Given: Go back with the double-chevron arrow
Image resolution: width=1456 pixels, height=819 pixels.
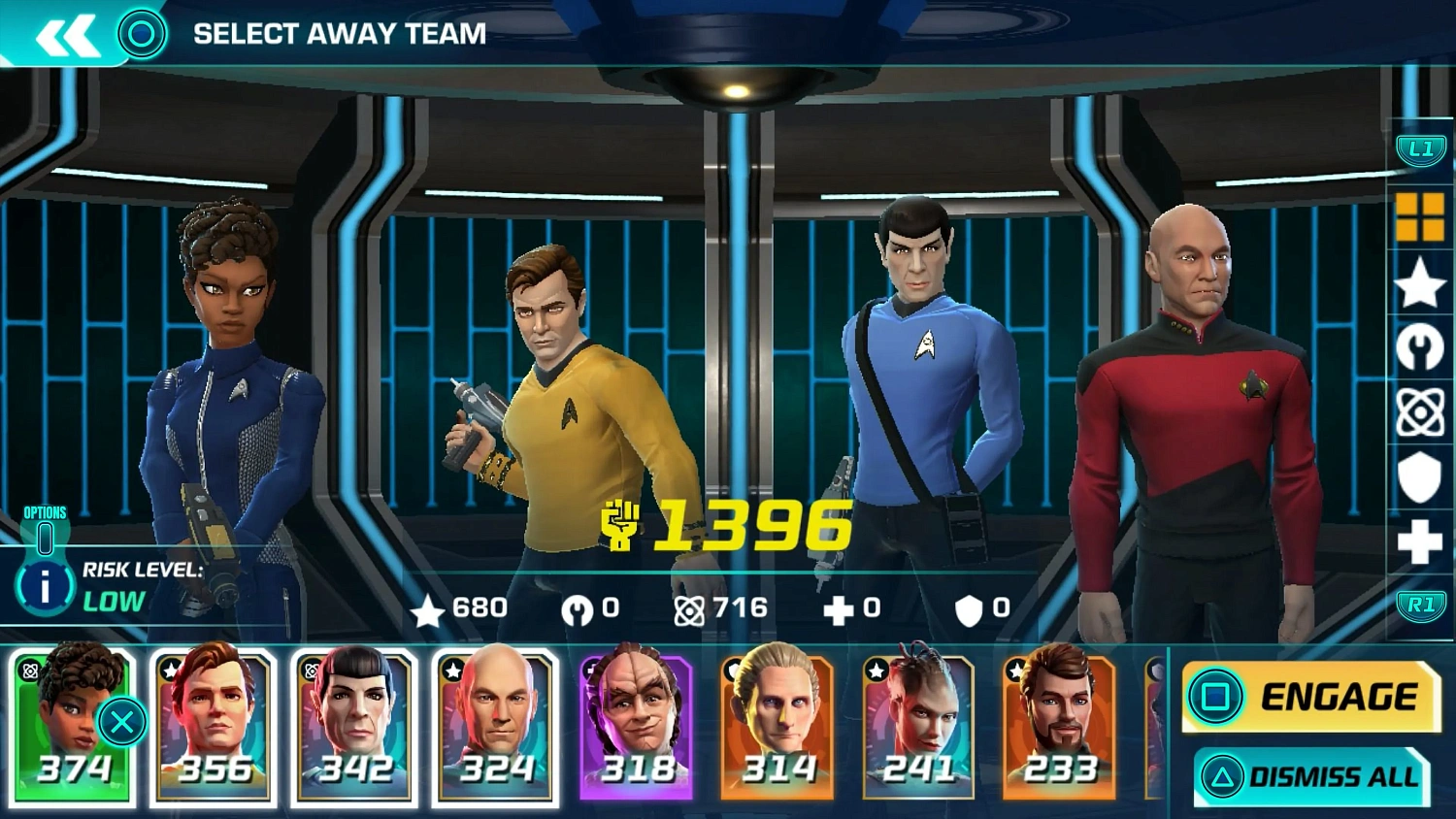Looking at the screenshot, I should [66, 32].
